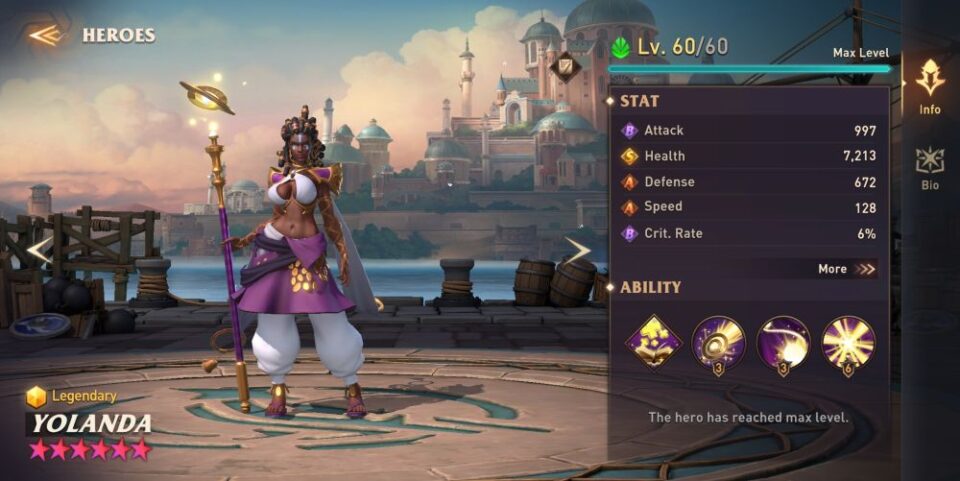Select the golden ring ability icon

coord(718,342)
